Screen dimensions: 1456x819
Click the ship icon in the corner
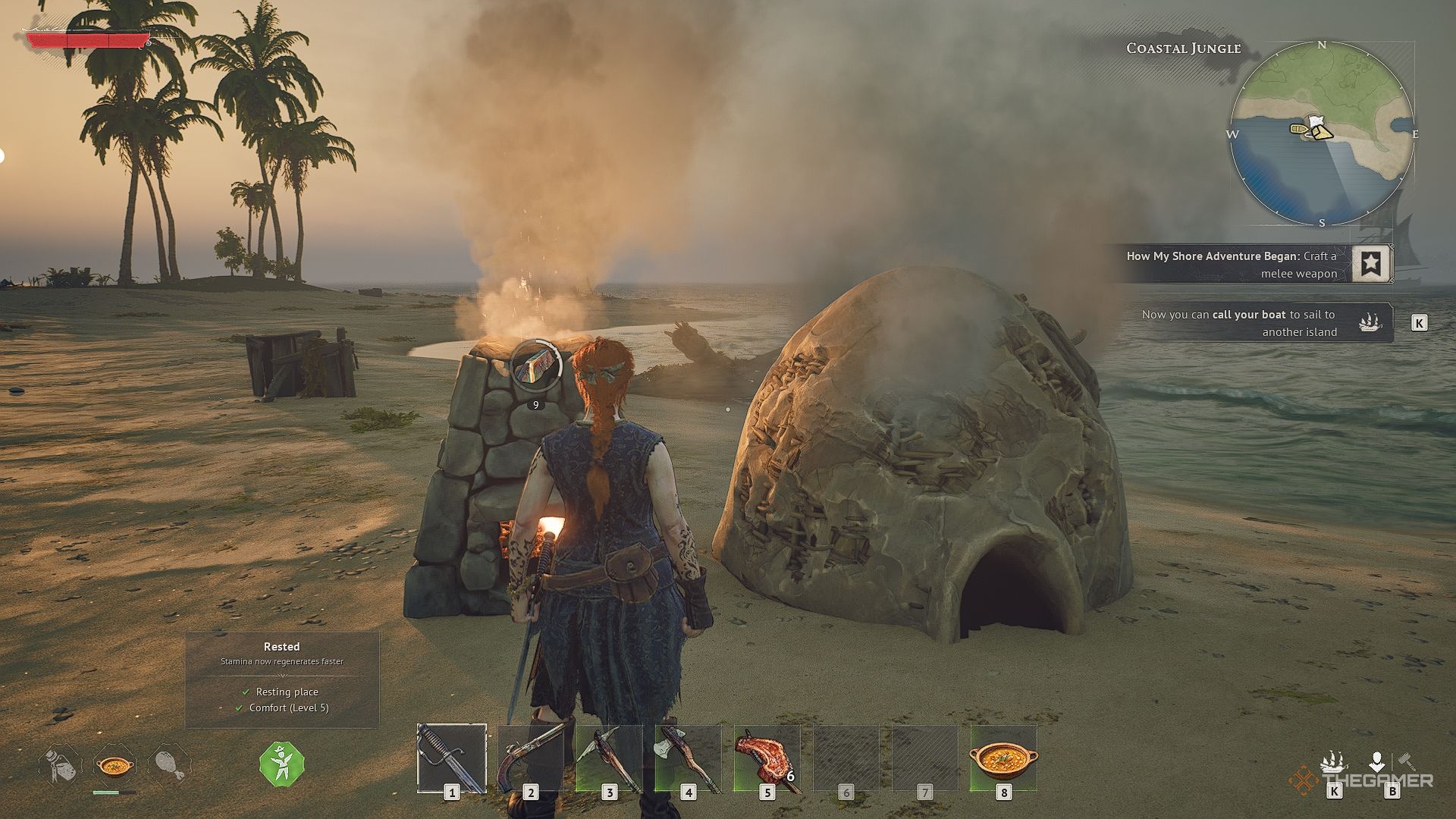pos(1334,761)
